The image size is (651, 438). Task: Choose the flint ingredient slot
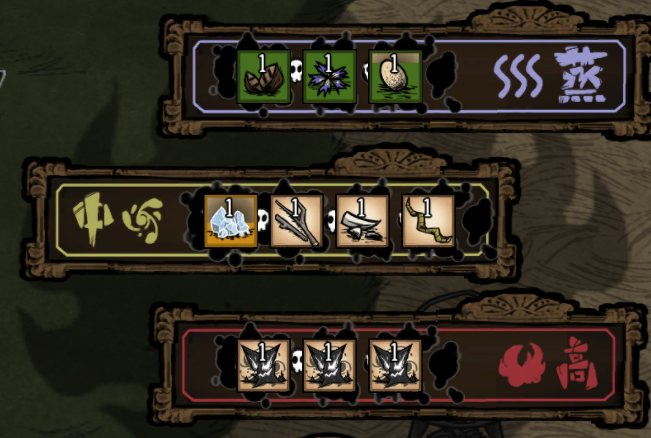click(x=362, y=221)
